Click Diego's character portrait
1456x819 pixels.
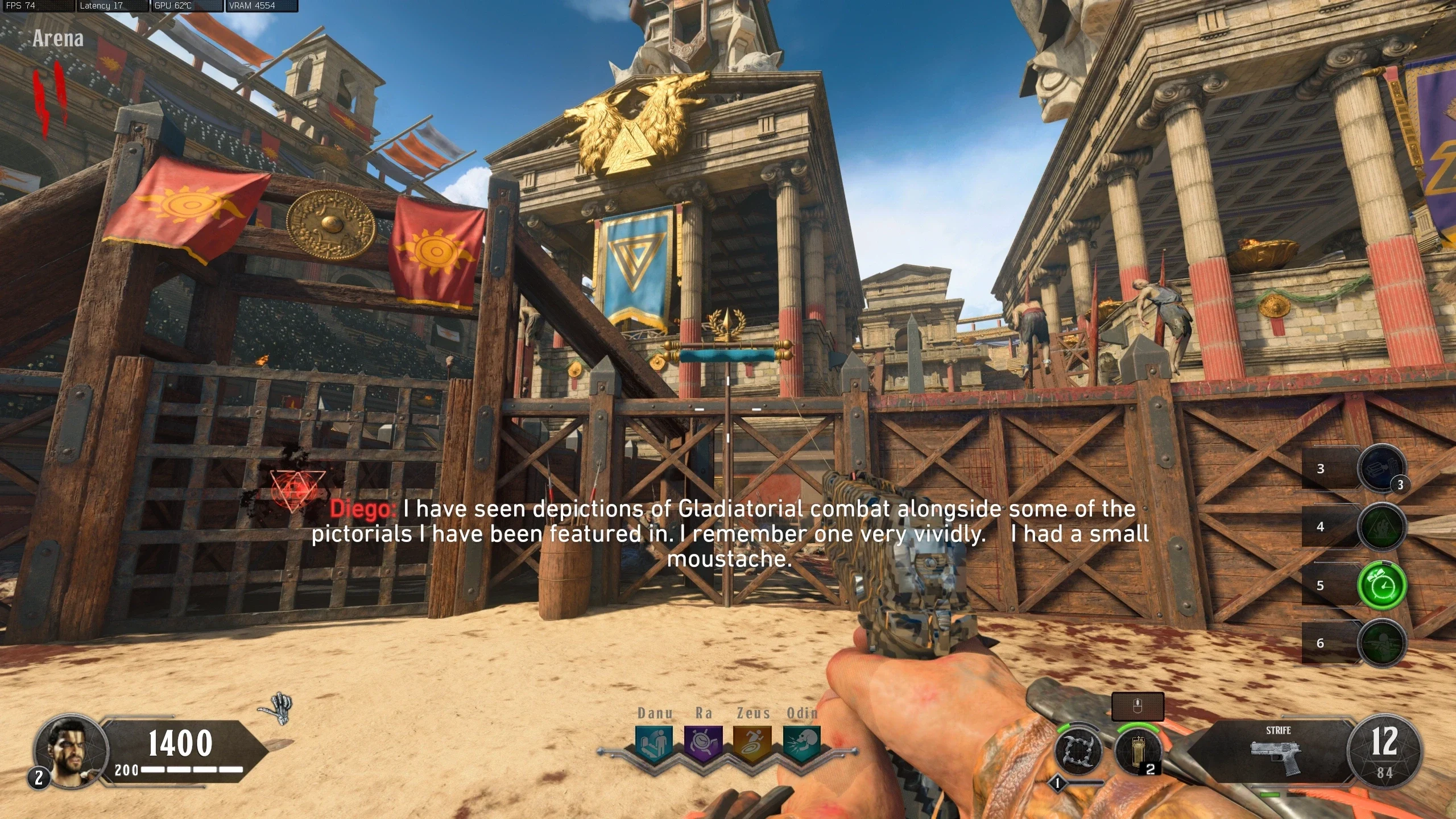pos(71,750)
